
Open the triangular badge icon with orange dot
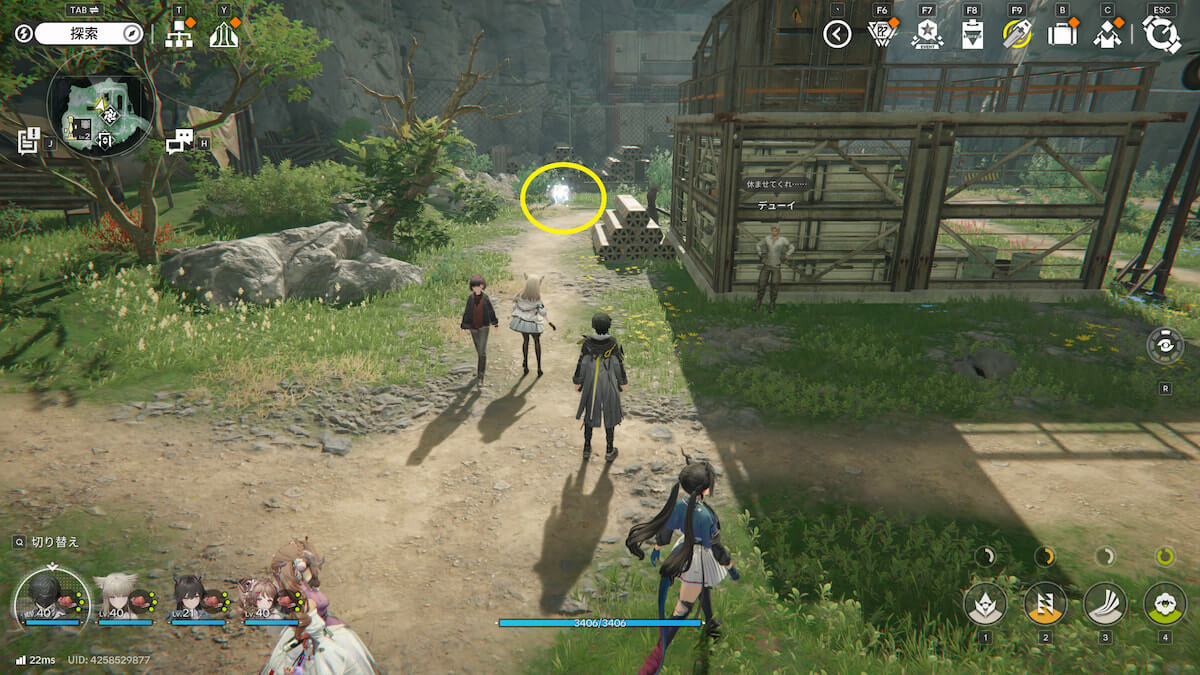click(881, 35)
